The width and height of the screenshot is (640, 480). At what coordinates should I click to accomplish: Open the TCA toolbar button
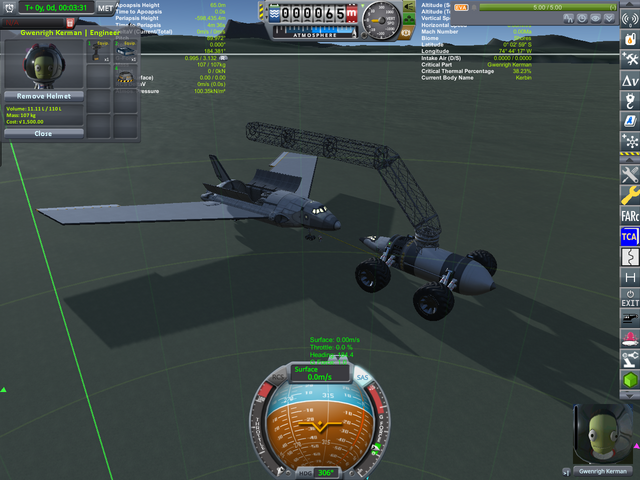pos(630,236)
